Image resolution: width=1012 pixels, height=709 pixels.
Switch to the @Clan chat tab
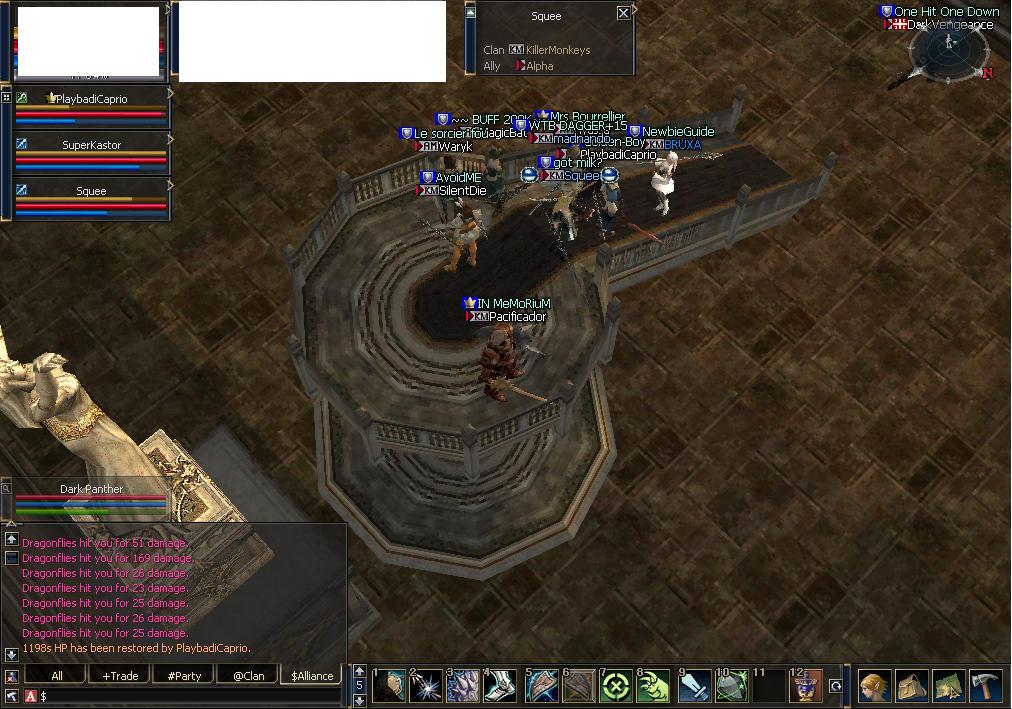coord(248,676)
